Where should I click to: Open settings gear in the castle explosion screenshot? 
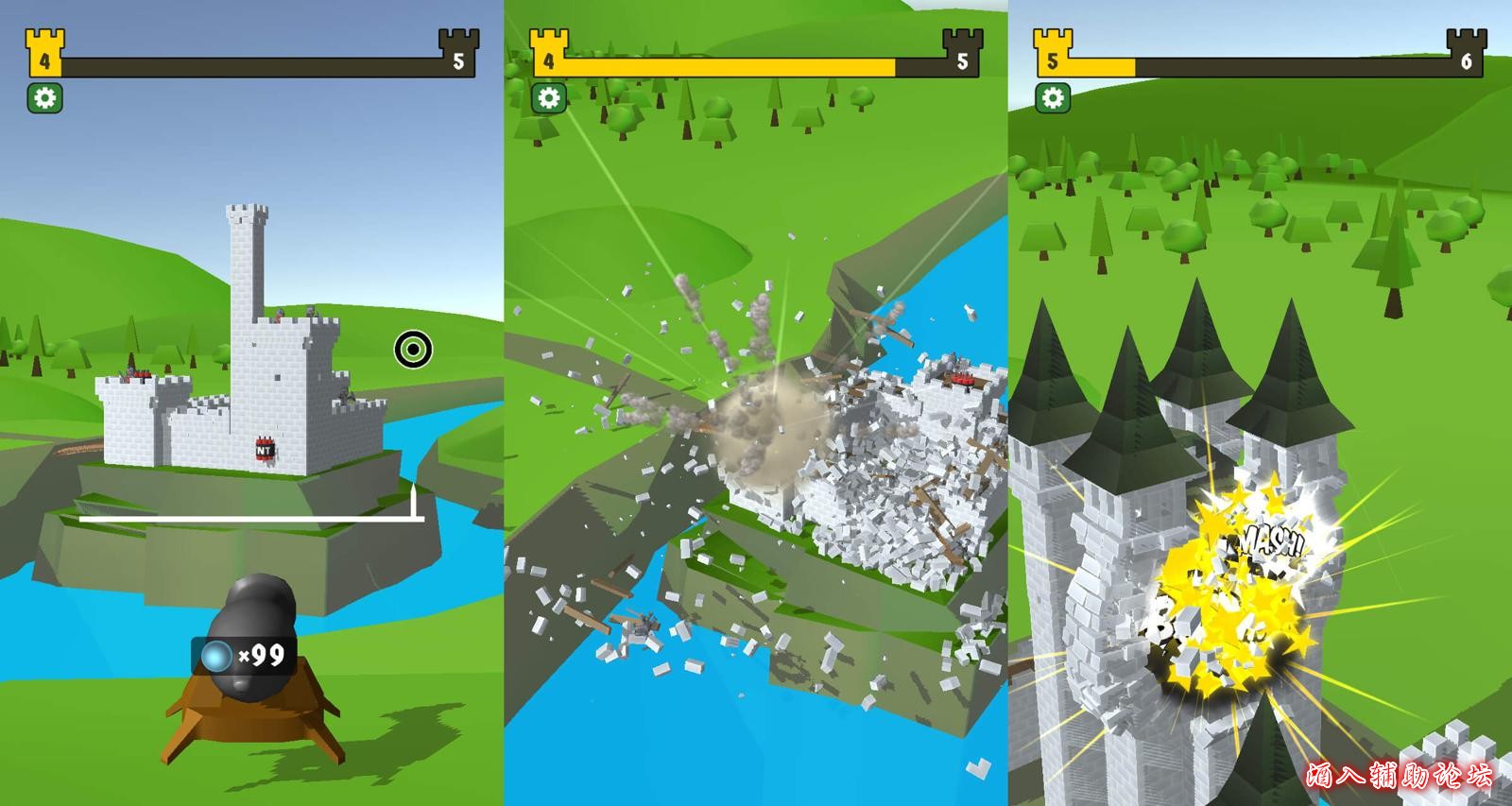tap(548, 97)
